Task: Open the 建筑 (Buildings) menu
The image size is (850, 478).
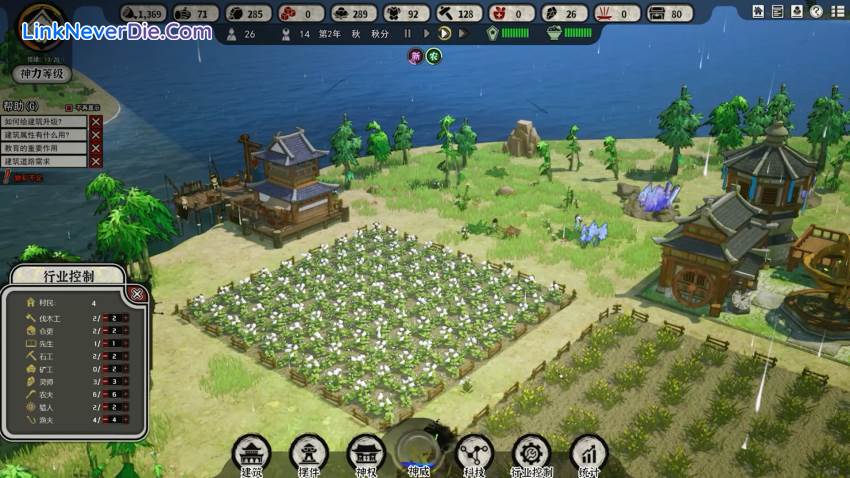Action: tap(252, 452)
